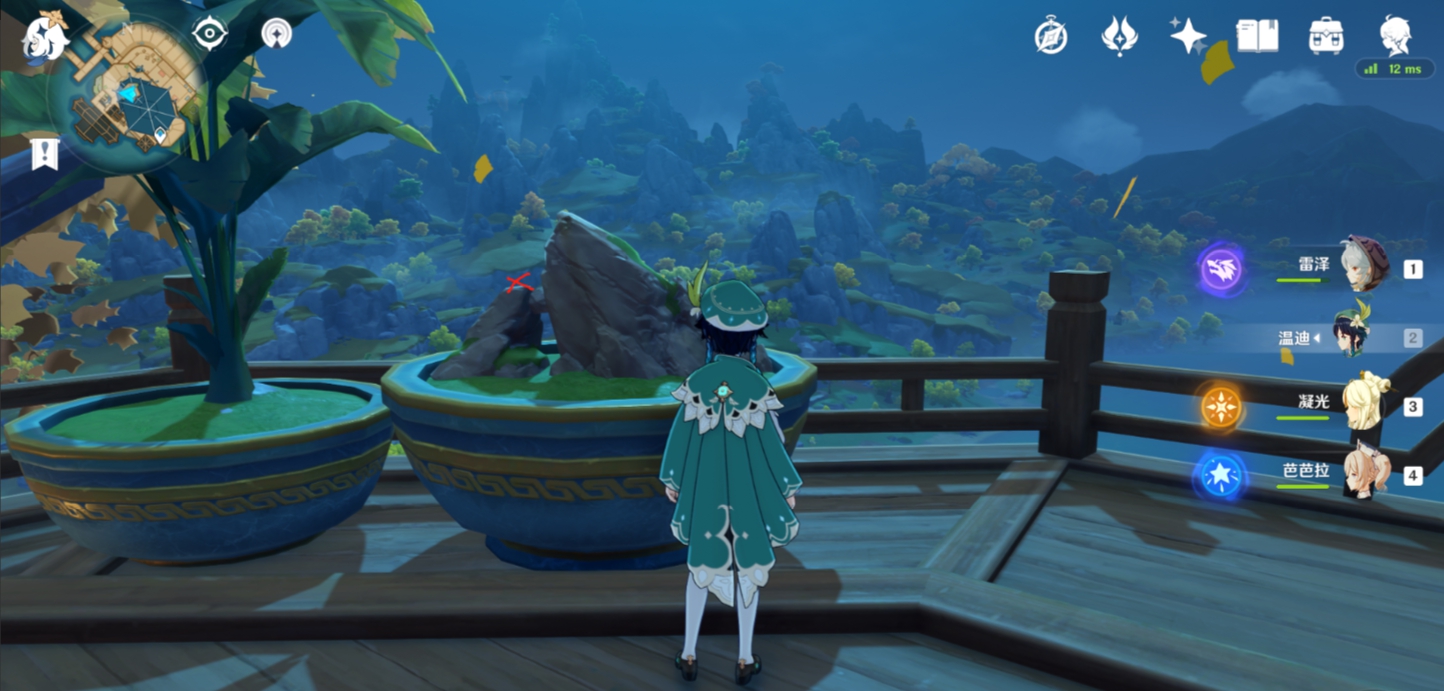Image resolution: width=1444 pixels, height=691 pixels.
Task: Activate 雷泽's purple wolf elemental burst
Action: (x=1222, y=269)
